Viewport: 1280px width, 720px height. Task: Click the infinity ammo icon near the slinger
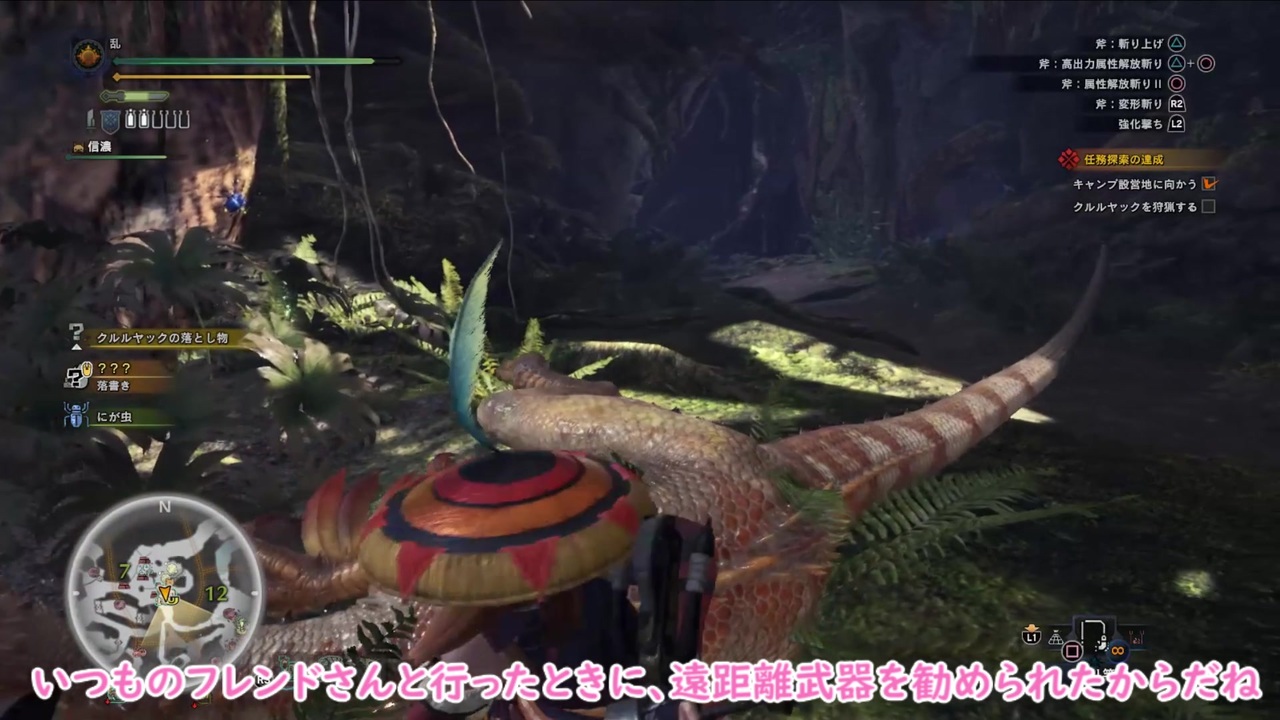[x=1117, y=651]
